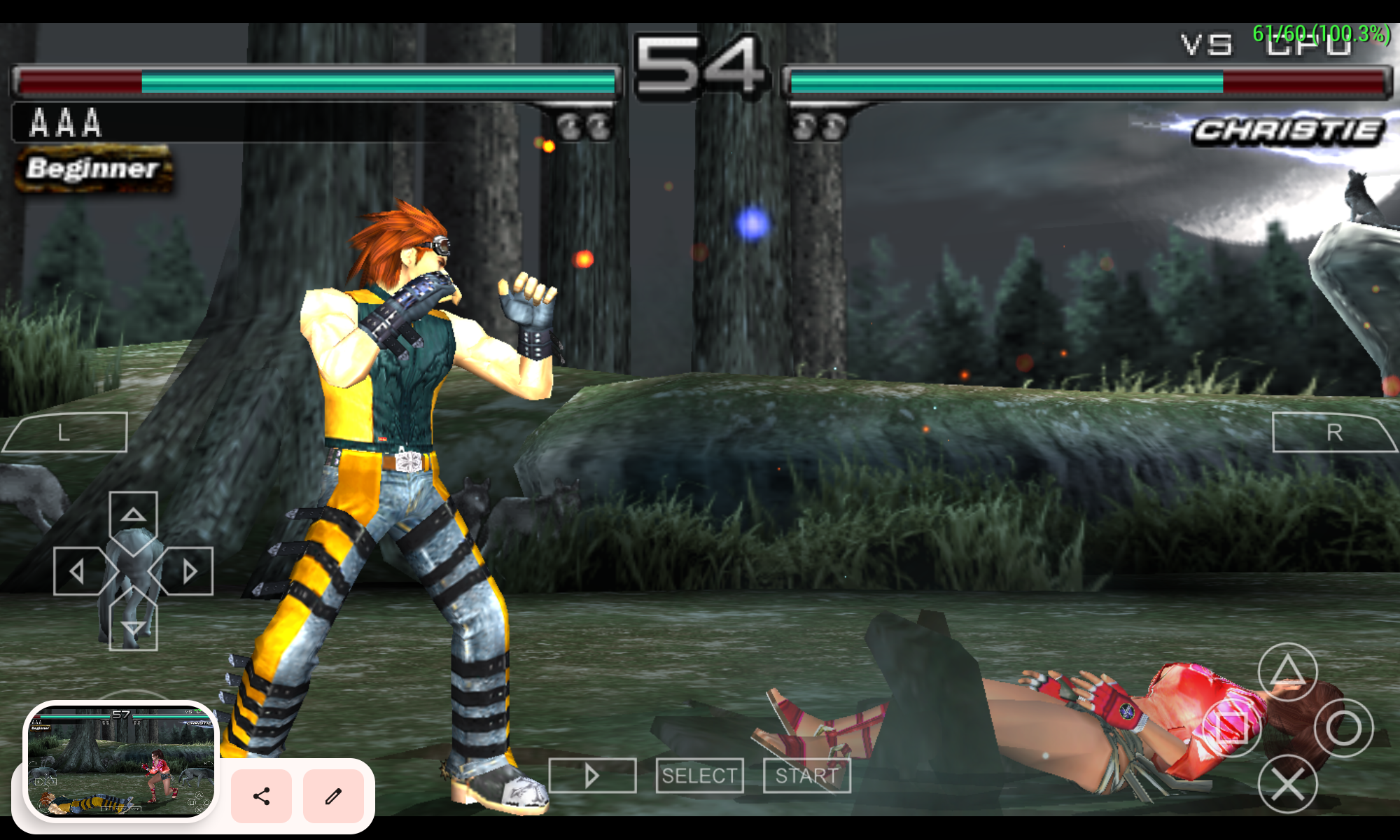Tap the D-pad up arrow
The height and width of the screenshot is (840, 1400).
click(x=133, y=516)
